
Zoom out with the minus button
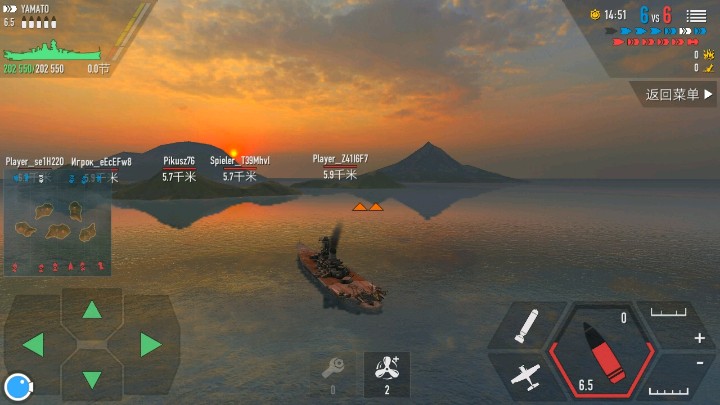699,363
